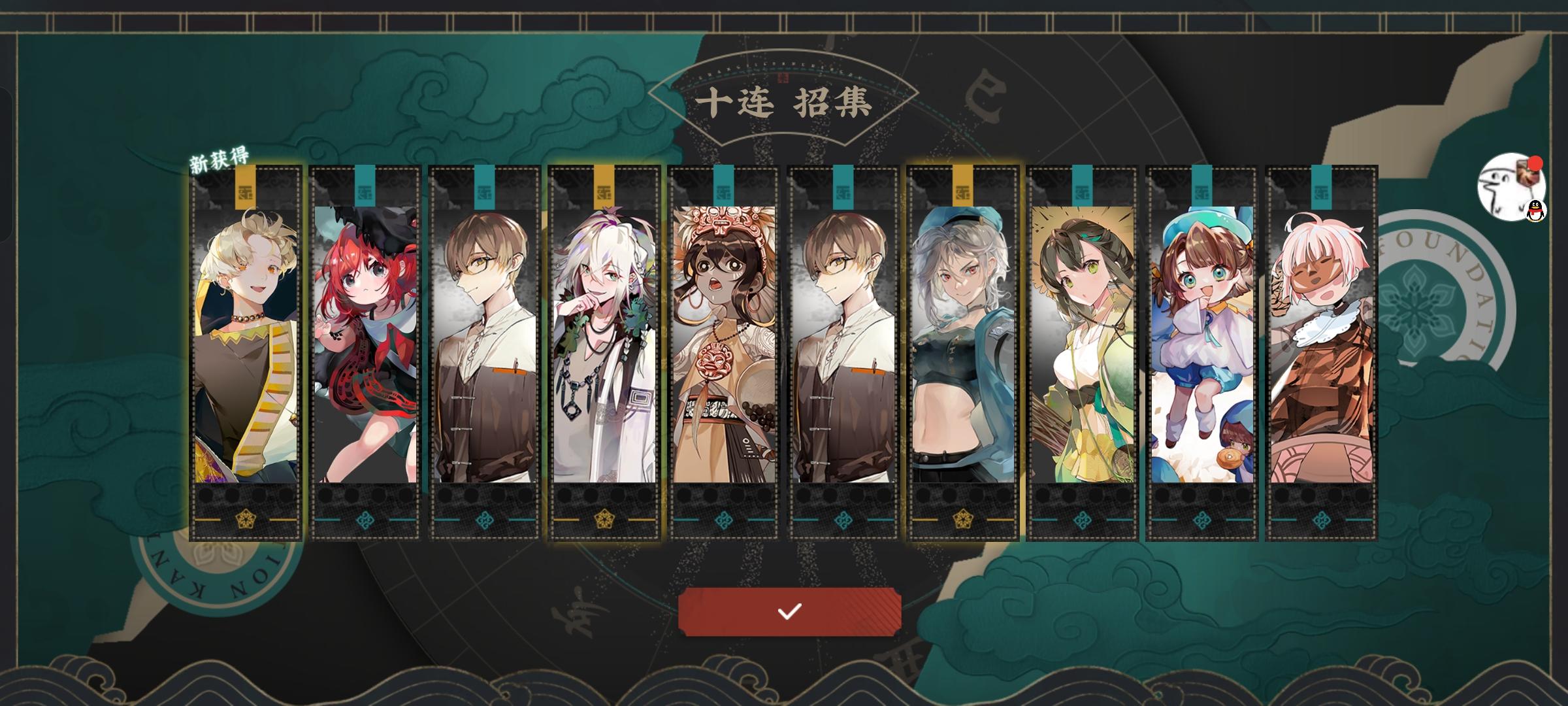Tap the teal ribbon tab on the second card
The width and height of the screenshot is (1568, 706).
tap(364, 186)
